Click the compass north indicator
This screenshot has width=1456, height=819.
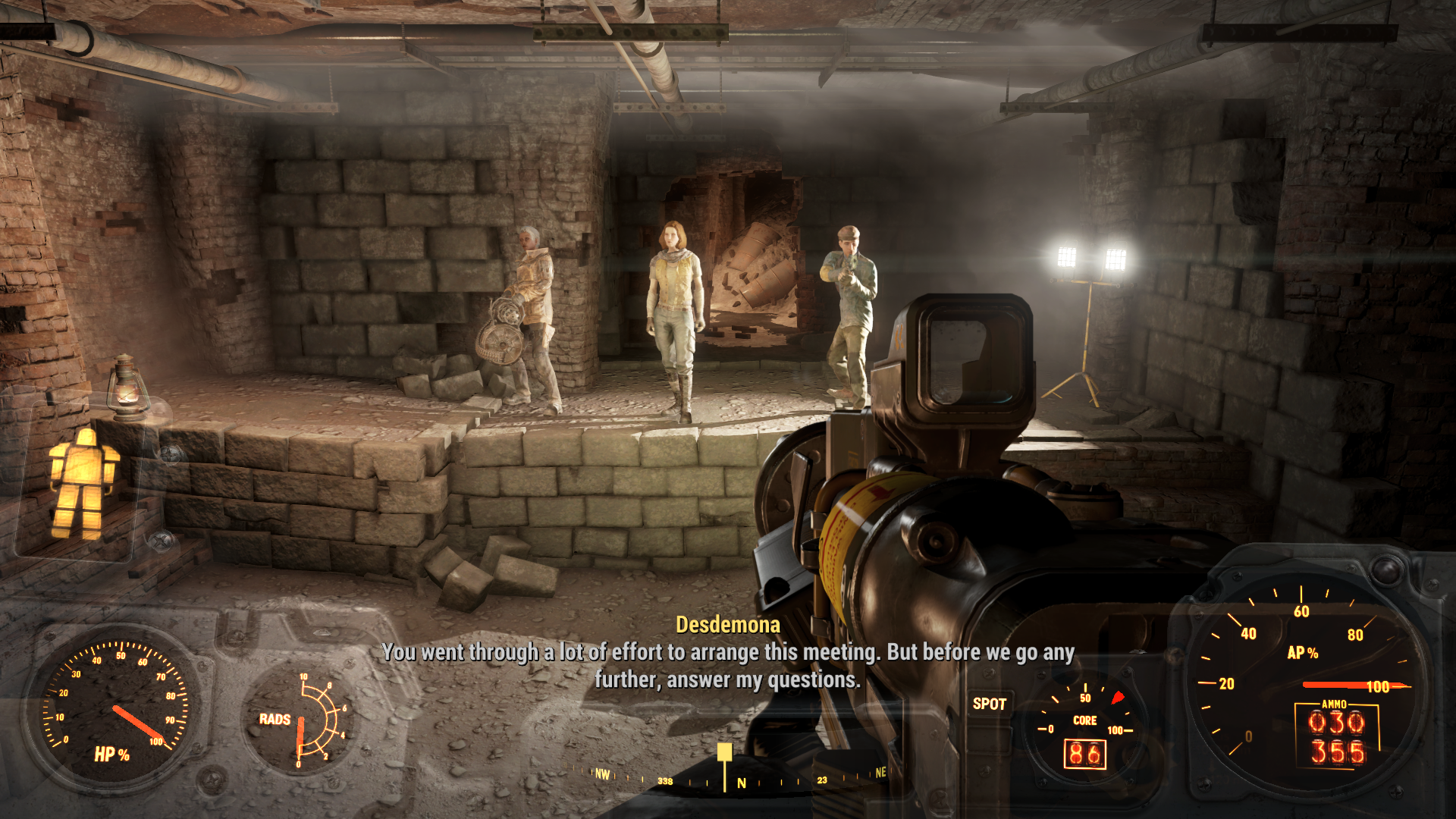pyautogui.click(x=742, y=783)
